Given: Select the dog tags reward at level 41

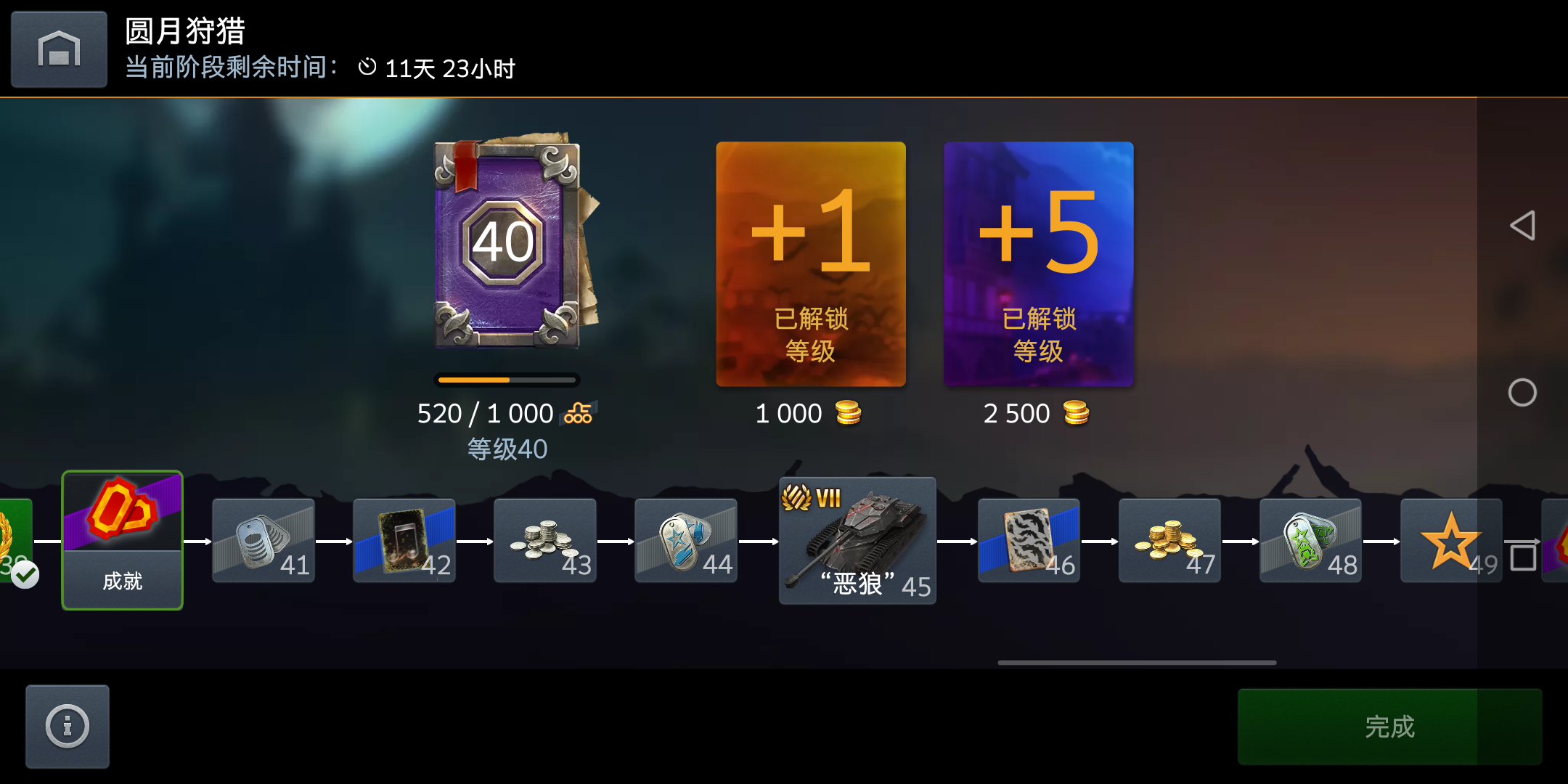Looking at the screenshot, I should [263, 541].
